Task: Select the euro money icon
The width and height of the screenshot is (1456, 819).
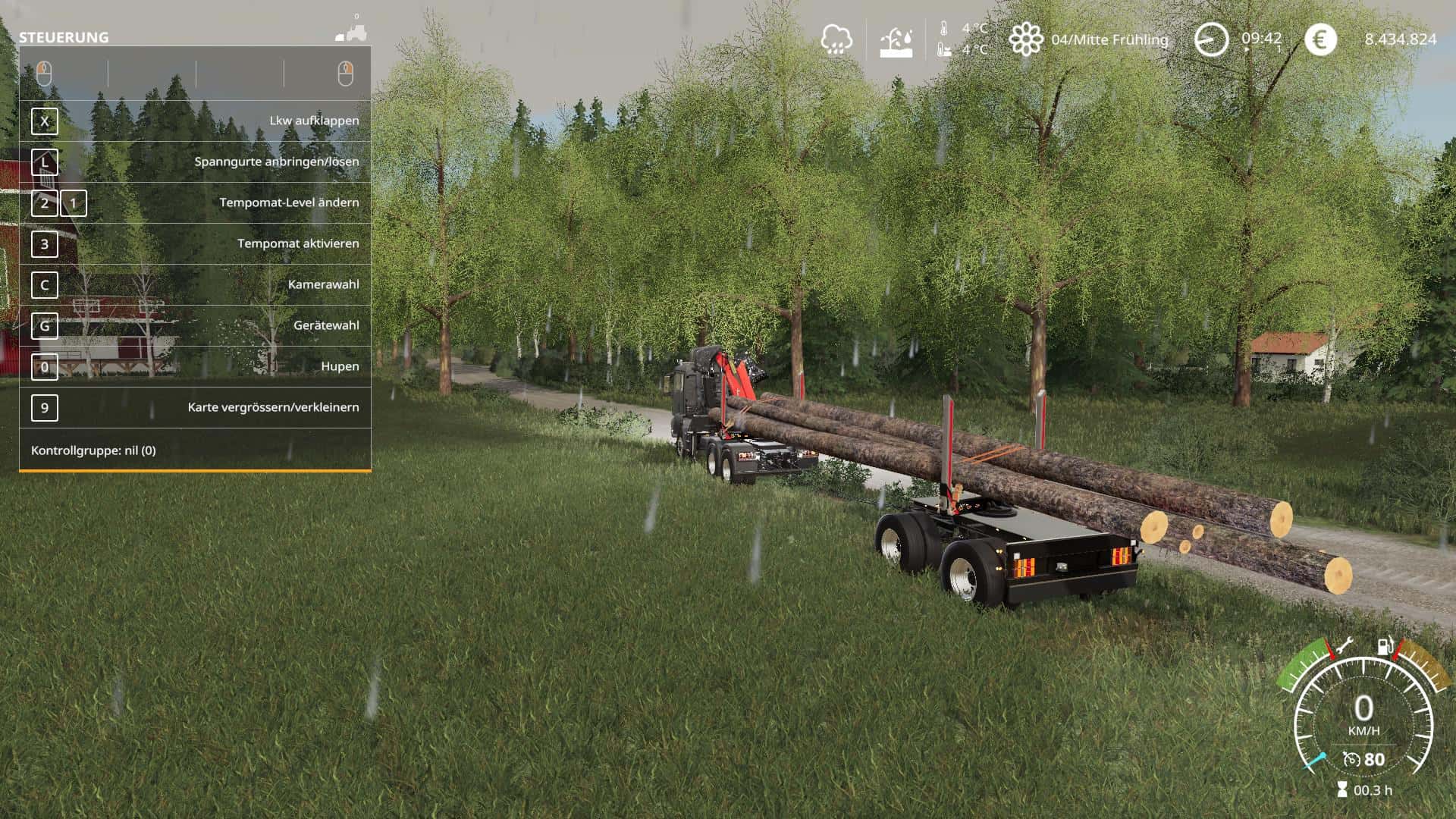Action: tap(1320, 39)
